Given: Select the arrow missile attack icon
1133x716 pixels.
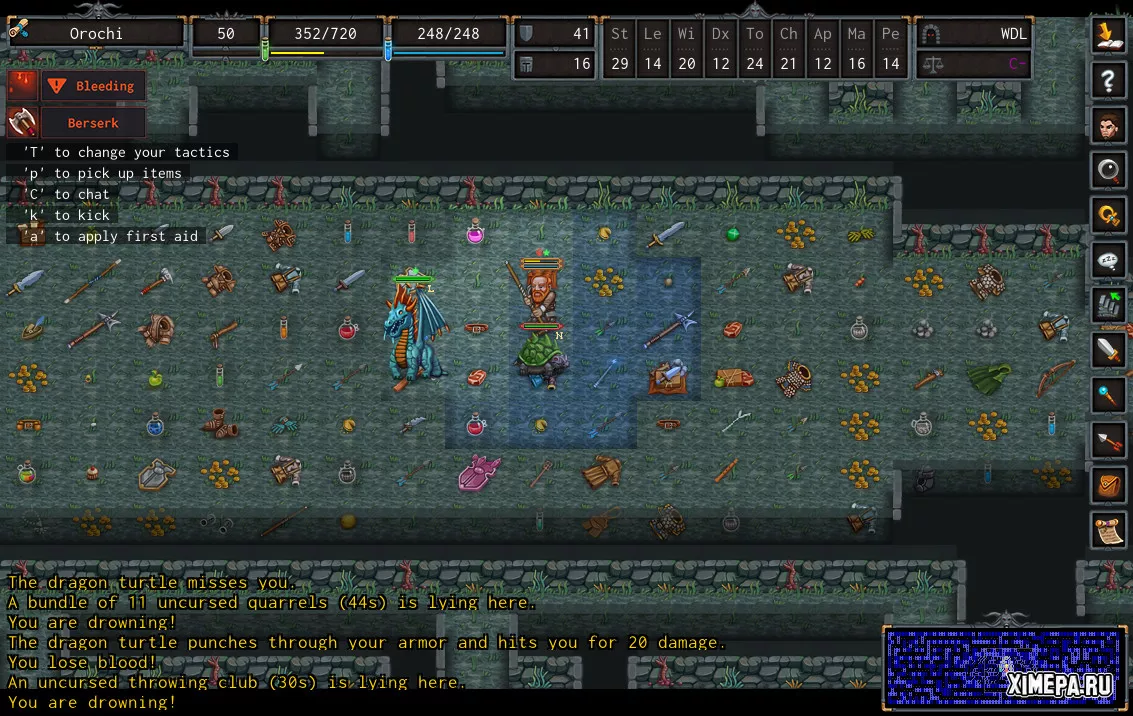Looking at the screenshot, I should click(1108, 441).
